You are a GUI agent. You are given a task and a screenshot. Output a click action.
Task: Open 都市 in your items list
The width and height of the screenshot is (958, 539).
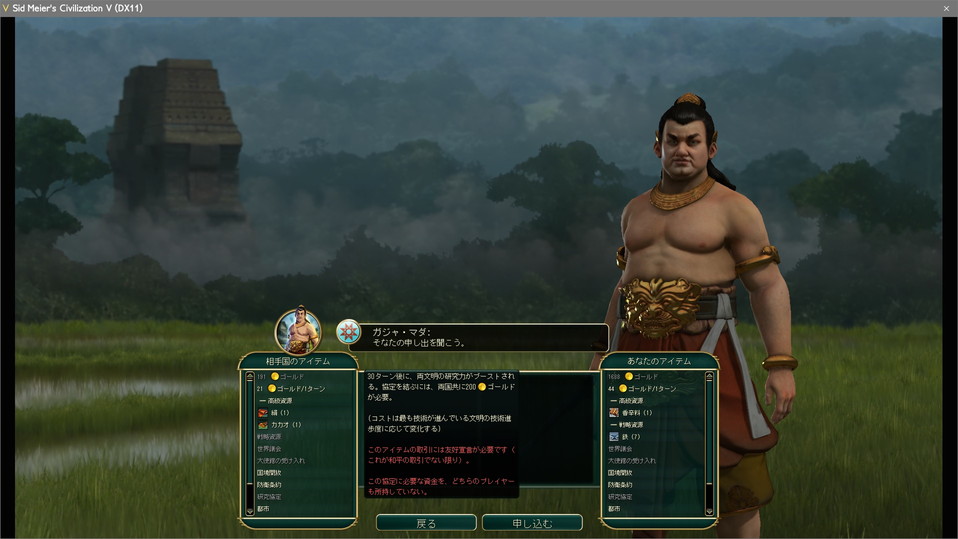pyautogui.click(x=614, y=508)
